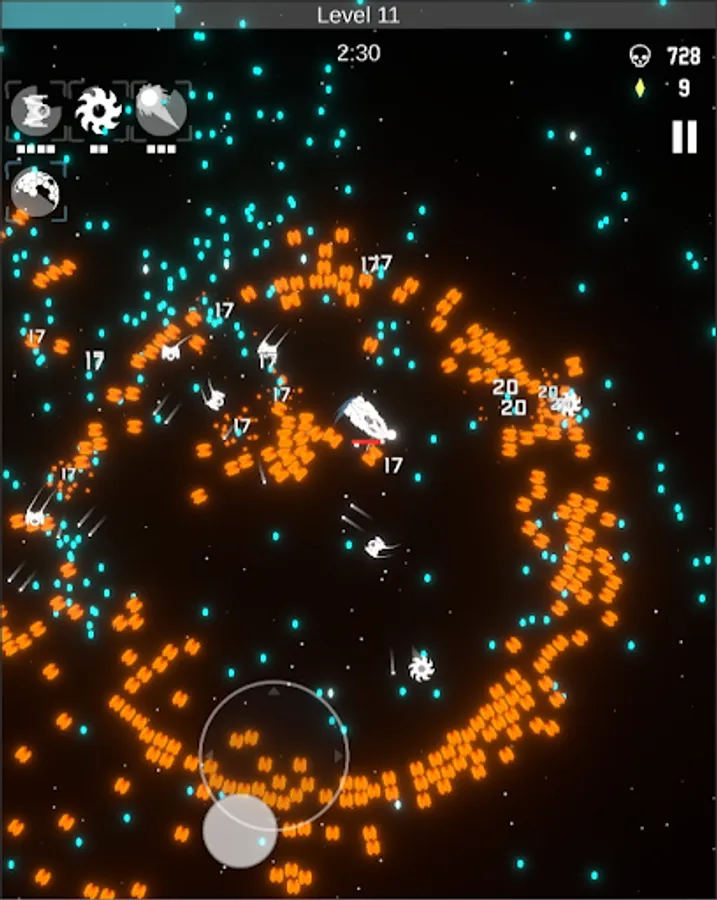Screen dimensions: 717x900
Task: Tap the comet fireball weapon icon
Action: pyautogui.click(x=160, y=110)
